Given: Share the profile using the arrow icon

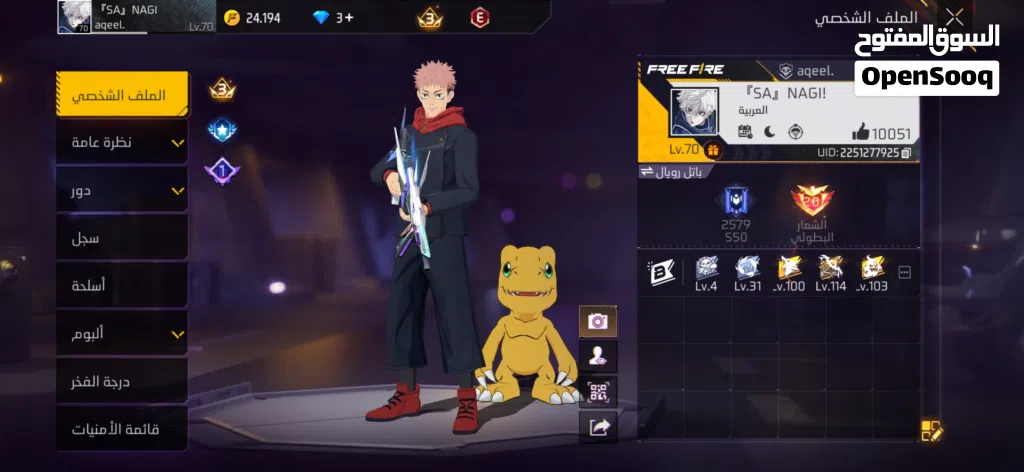Looking at the screenshot, I should [x=598, y=427].
